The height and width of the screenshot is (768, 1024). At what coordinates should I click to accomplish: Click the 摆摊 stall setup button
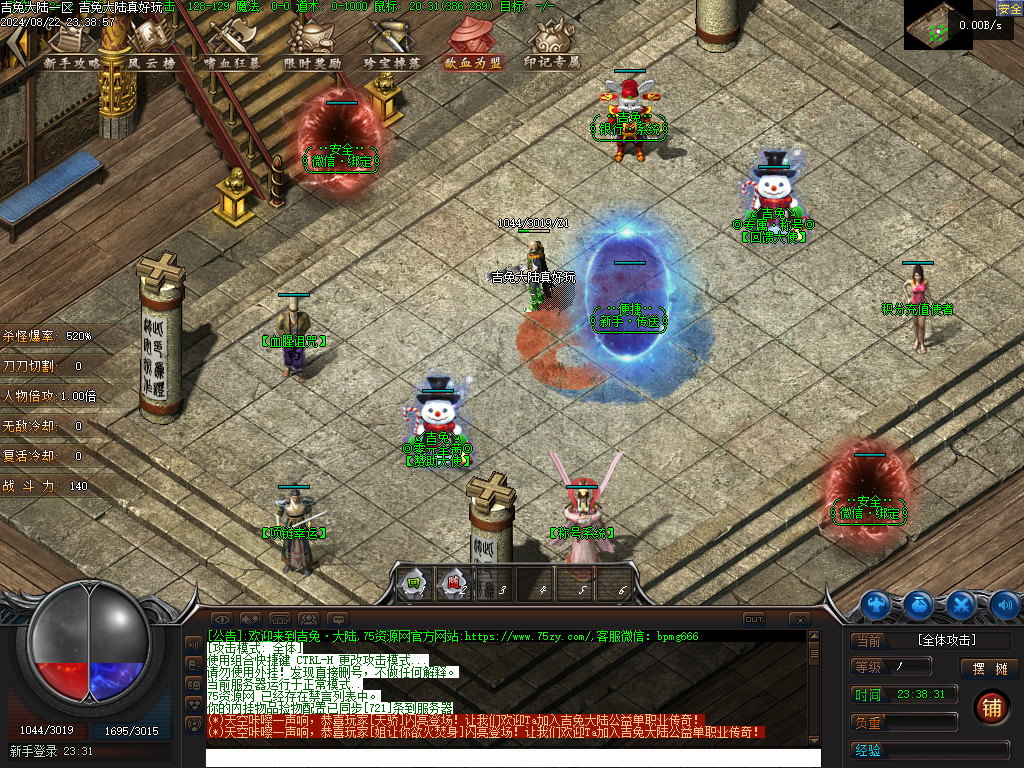[989, 668]
